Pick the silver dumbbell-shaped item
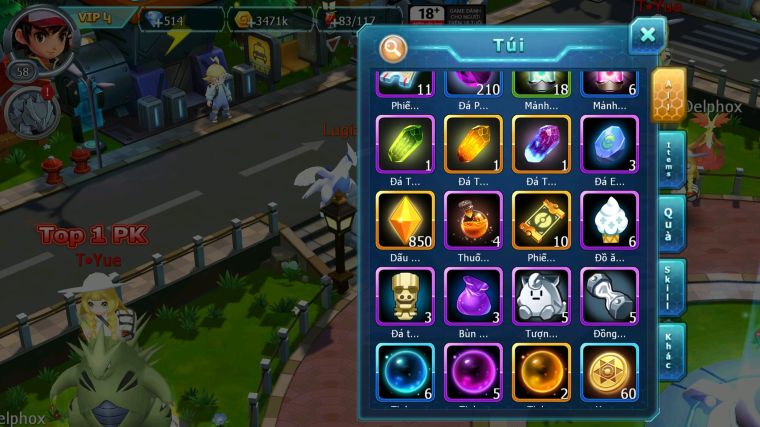The image size is (760, 427). (x=609, y=296)
